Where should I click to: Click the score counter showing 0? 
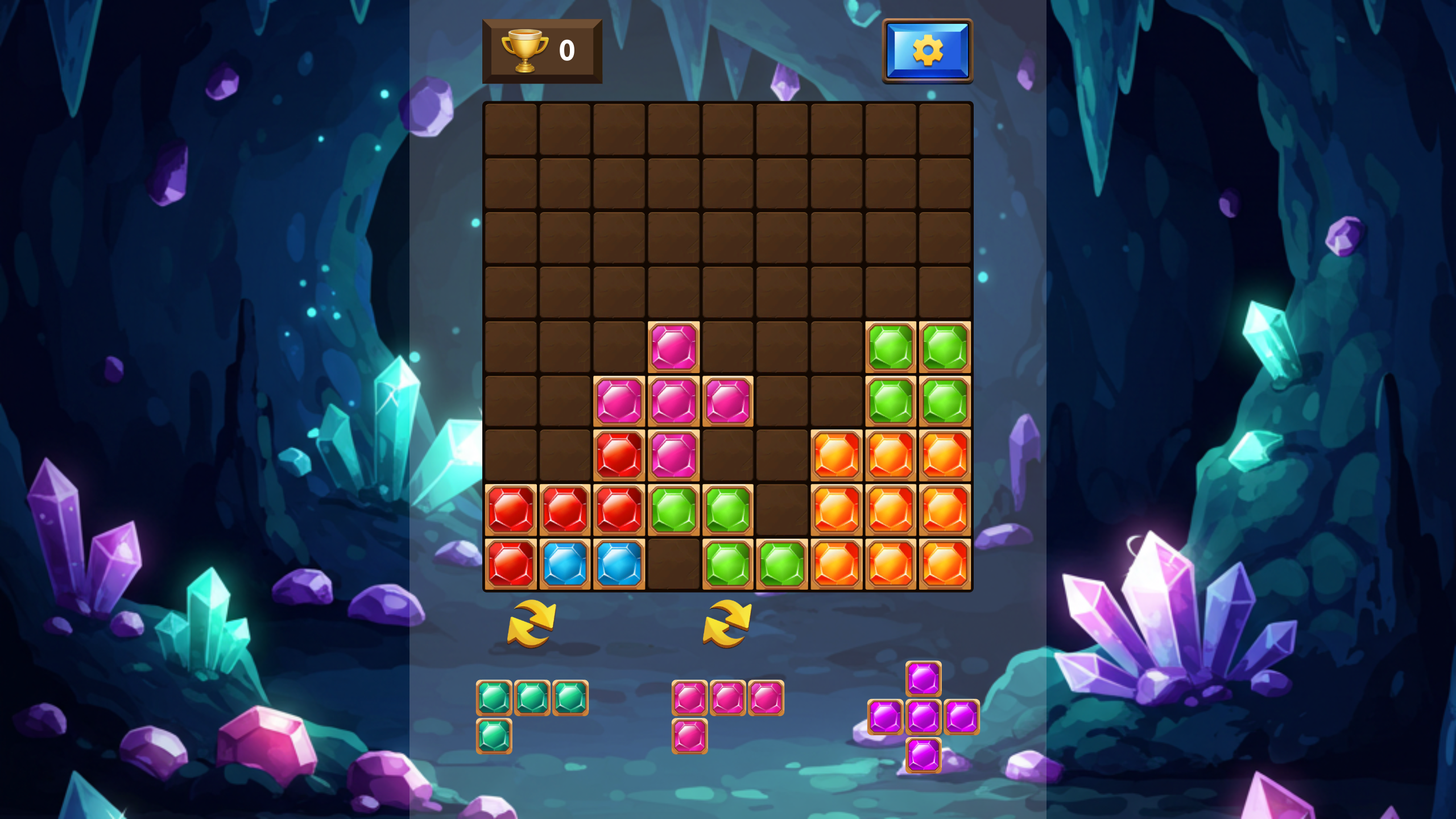(x=566, y=51)
